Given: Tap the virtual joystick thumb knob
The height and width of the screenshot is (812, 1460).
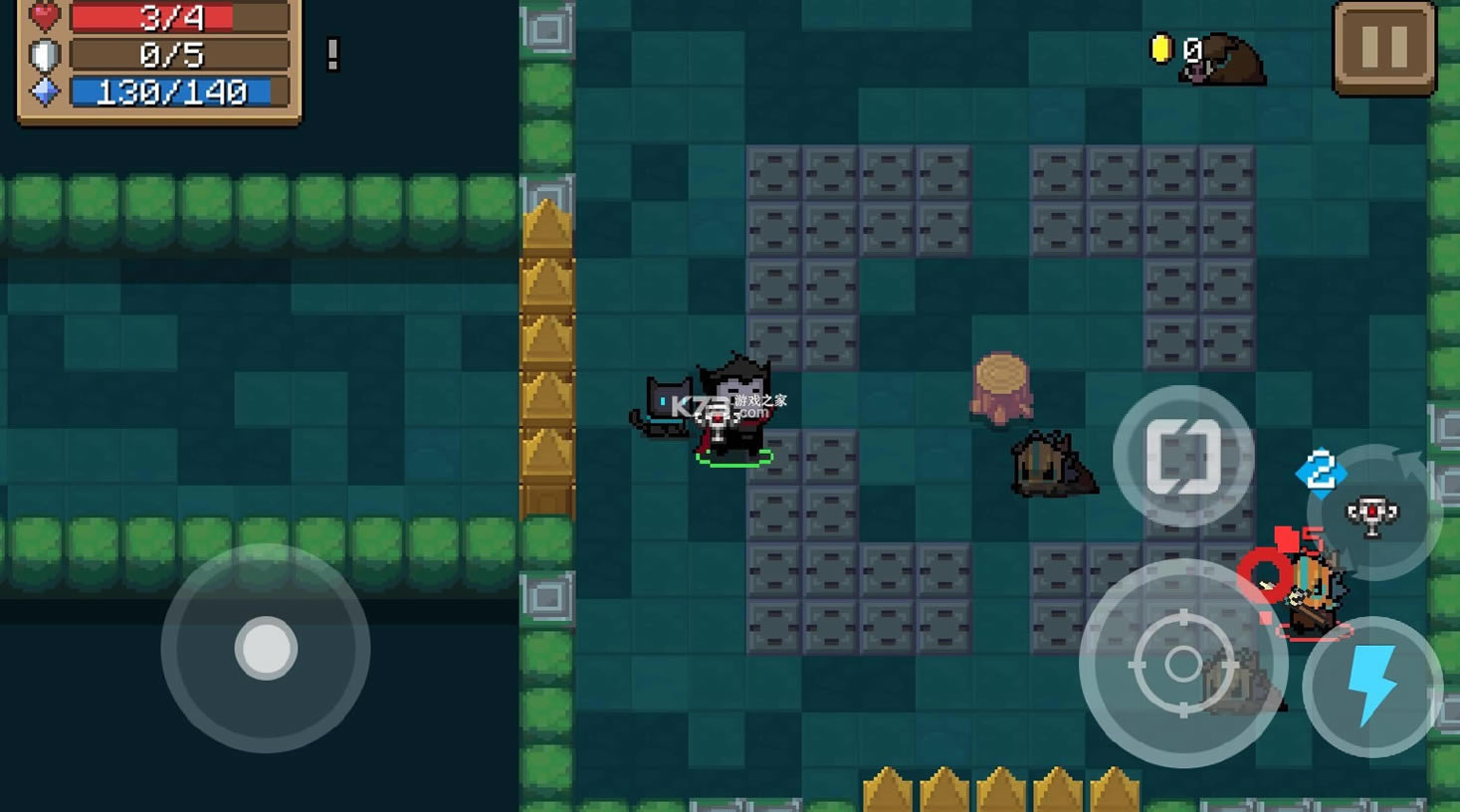Looking at the screenshot, I should click(x=266, y=649).
